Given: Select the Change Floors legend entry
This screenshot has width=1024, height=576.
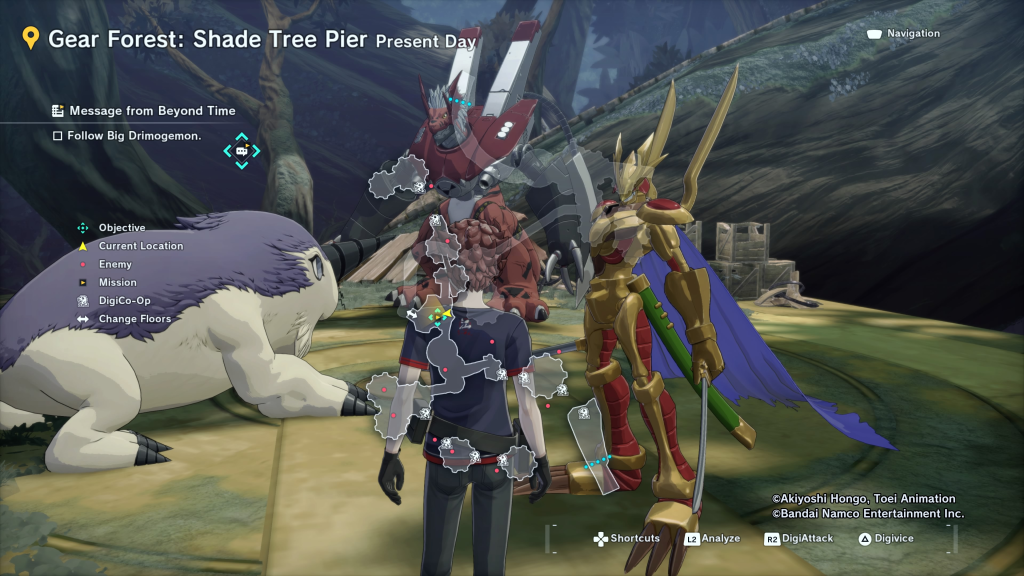Looking at the screenshot, I should 134,319.
